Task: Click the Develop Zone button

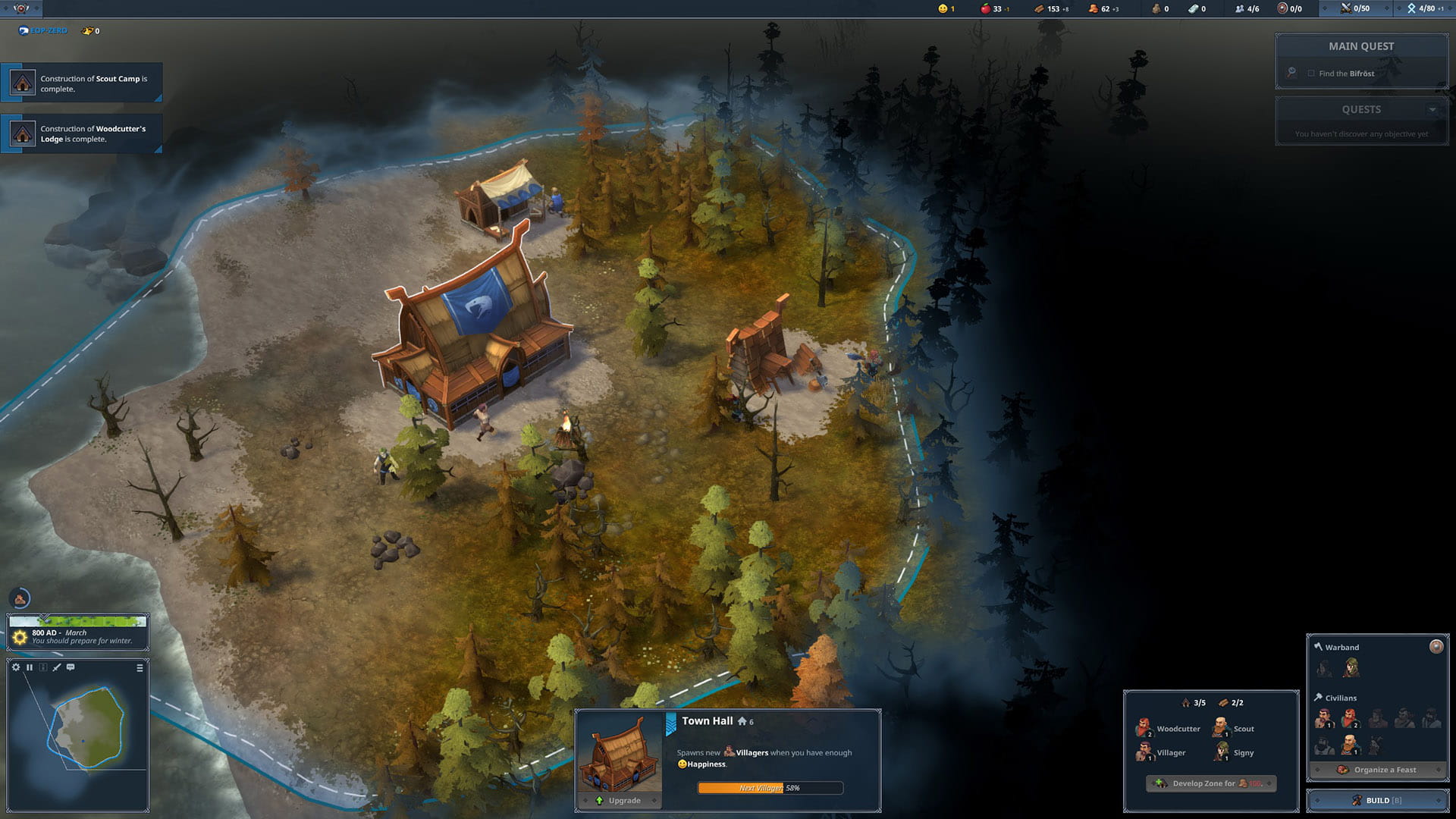Action: (1211, 783)
